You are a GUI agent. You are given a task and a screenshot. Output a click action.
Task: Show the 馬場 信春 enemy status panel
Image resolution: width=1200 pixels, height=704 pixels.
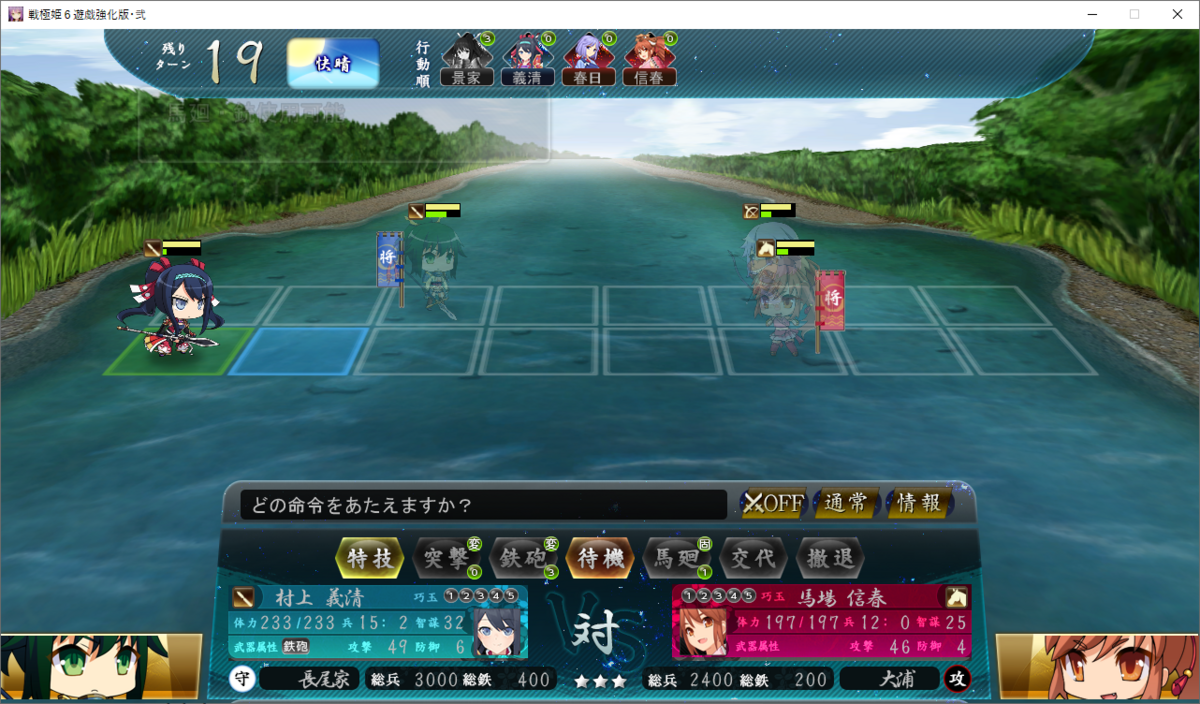pos(820,623)
